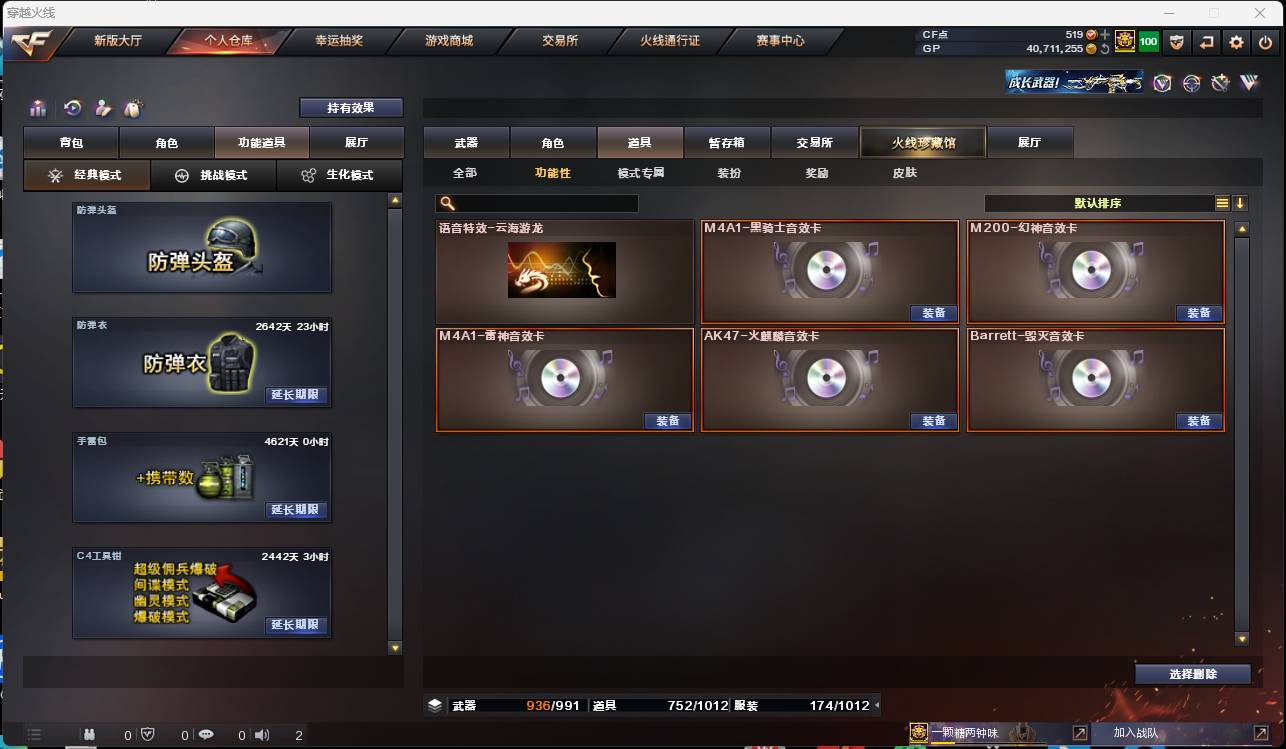This screenshot has height=749, width=1286.
Task: Click the speaker volume icon in the status bar
Action: [261, 733]
